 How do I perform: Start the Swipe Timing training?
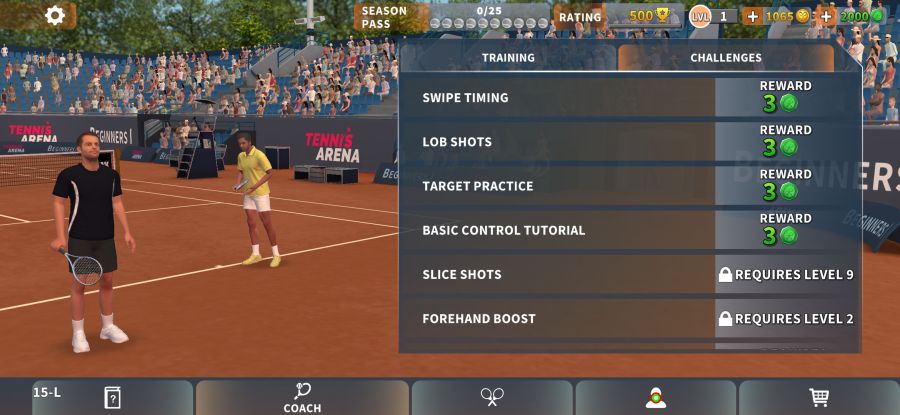(x=630, y=98)
